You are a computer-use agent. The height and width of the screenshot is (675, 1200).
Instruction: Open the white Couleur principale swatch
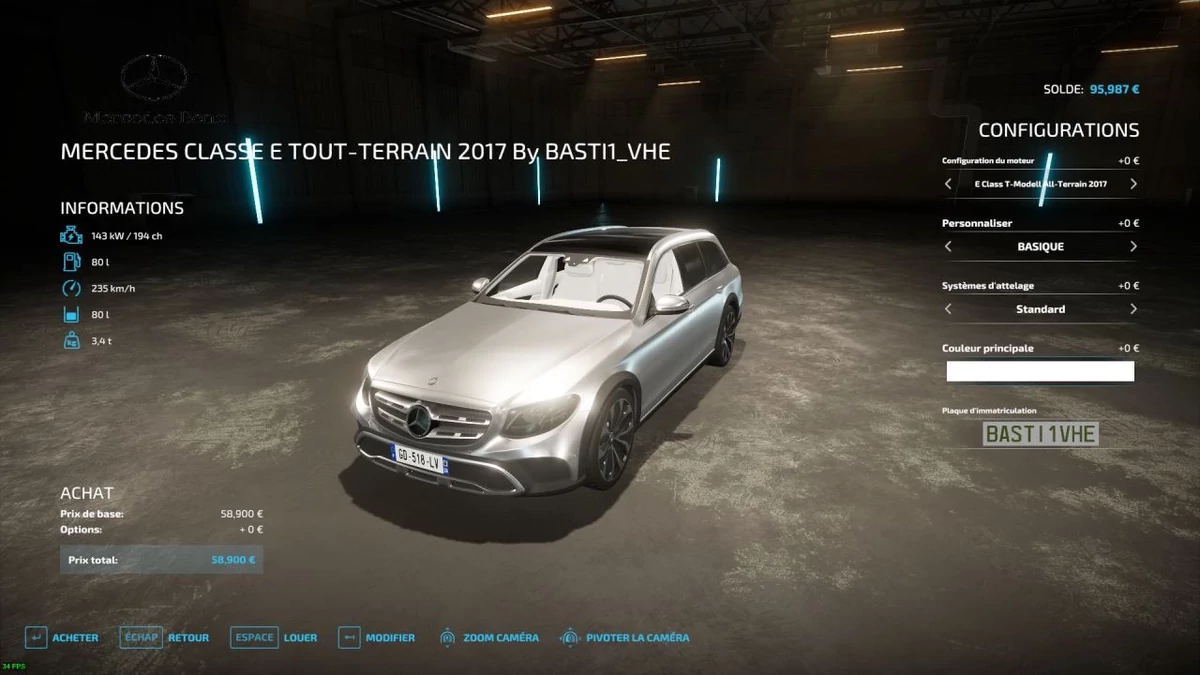[1040, 372]
